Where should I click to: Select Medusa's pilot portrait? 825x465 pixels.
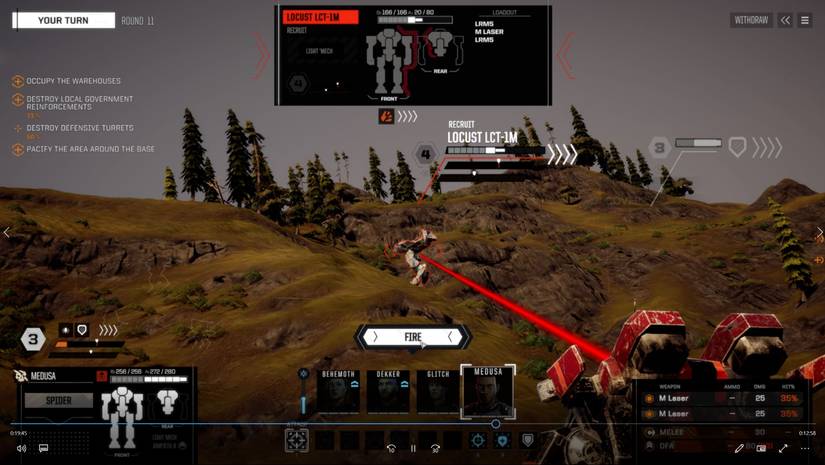click(x=487, y=391)
